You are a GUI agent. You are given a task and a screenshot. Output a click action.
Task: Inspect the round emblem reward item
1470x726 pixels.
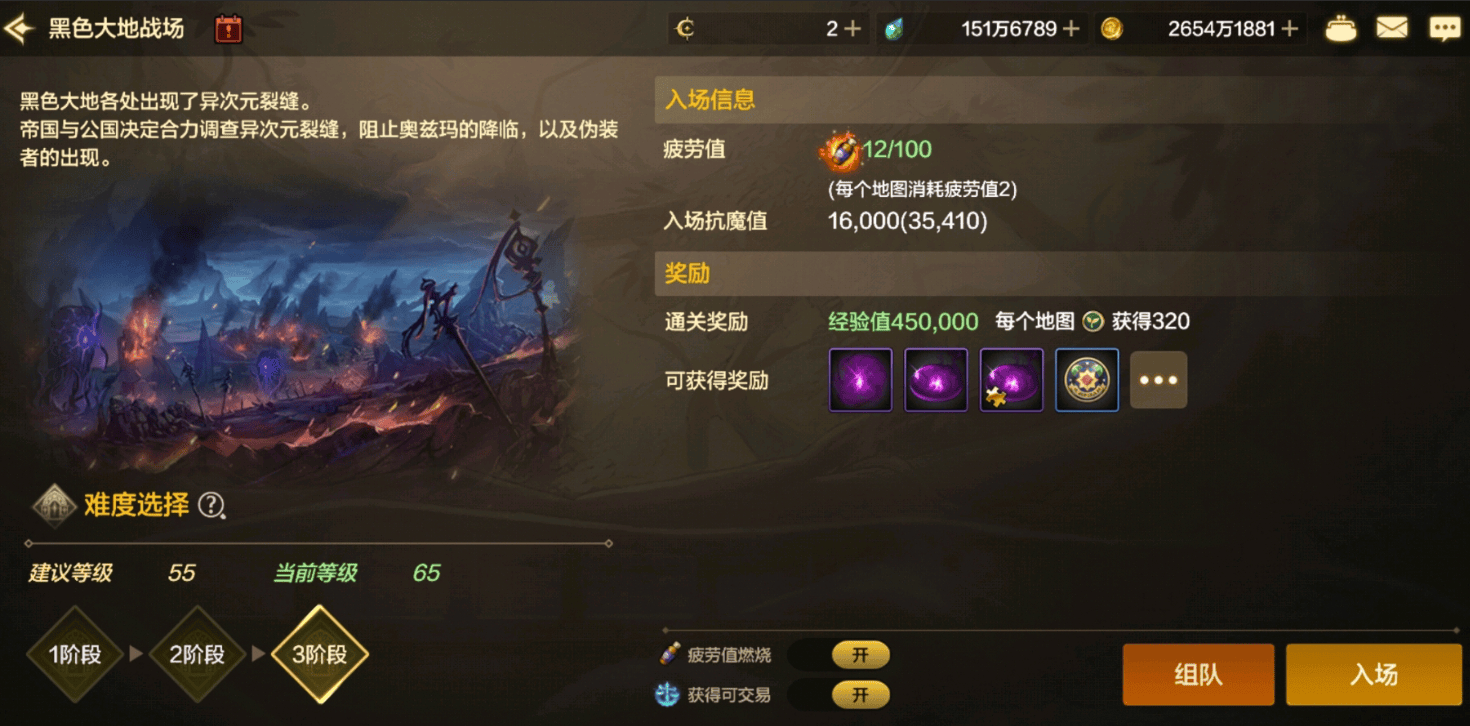click(1087, 380)
